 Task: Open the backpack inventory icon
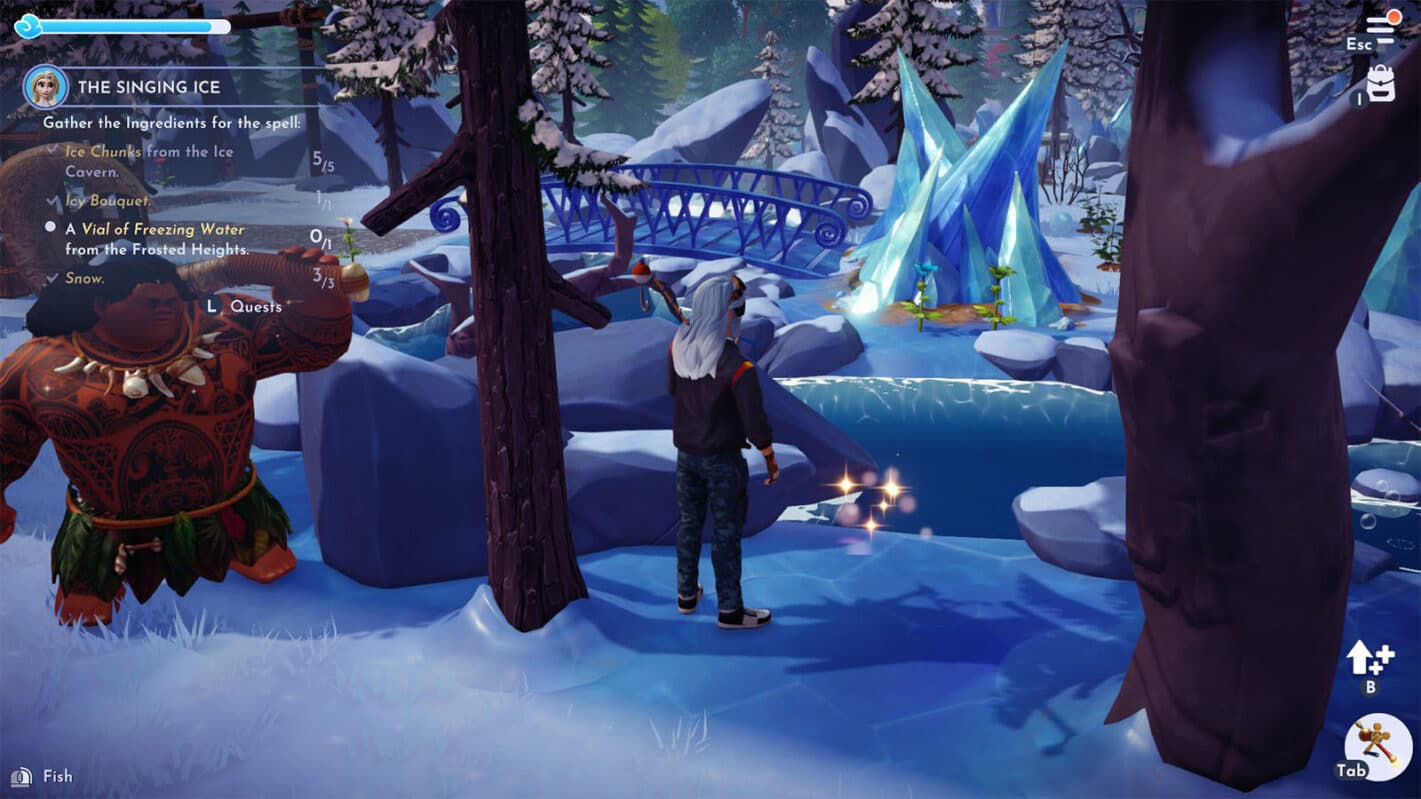point(1381,83)
